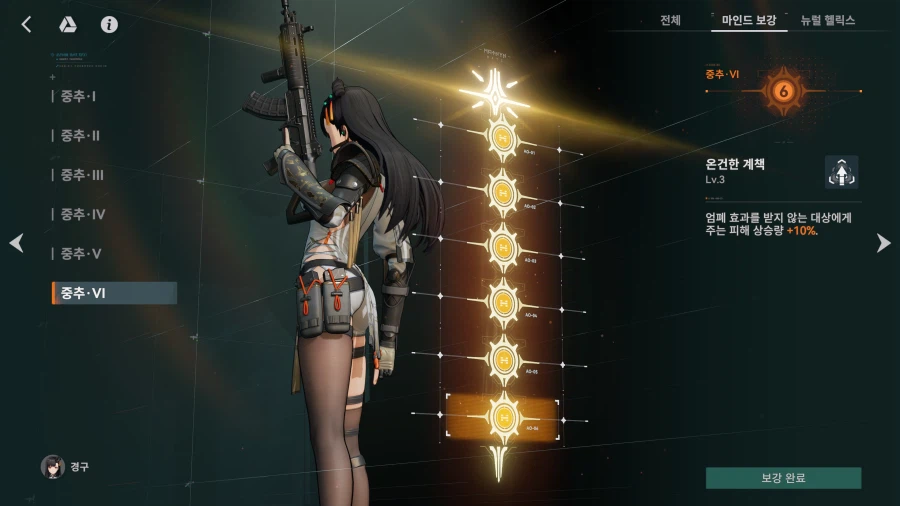The image size is (900, 506).
Task: Select the topmost hexagon node on the spine
Action: 501,135
